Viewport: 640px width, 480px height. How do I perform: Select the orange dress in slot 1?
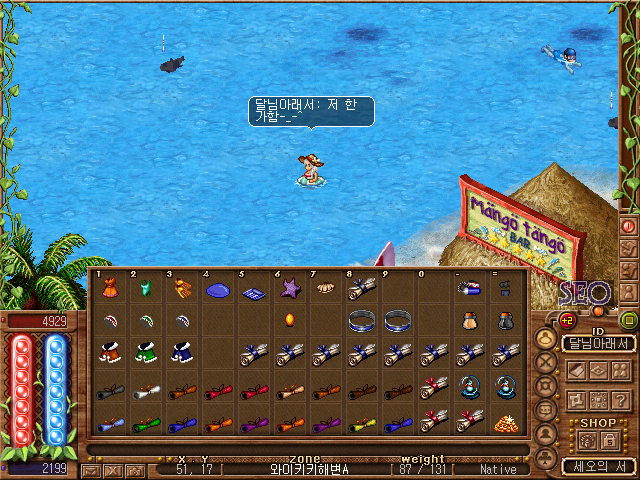108,289
